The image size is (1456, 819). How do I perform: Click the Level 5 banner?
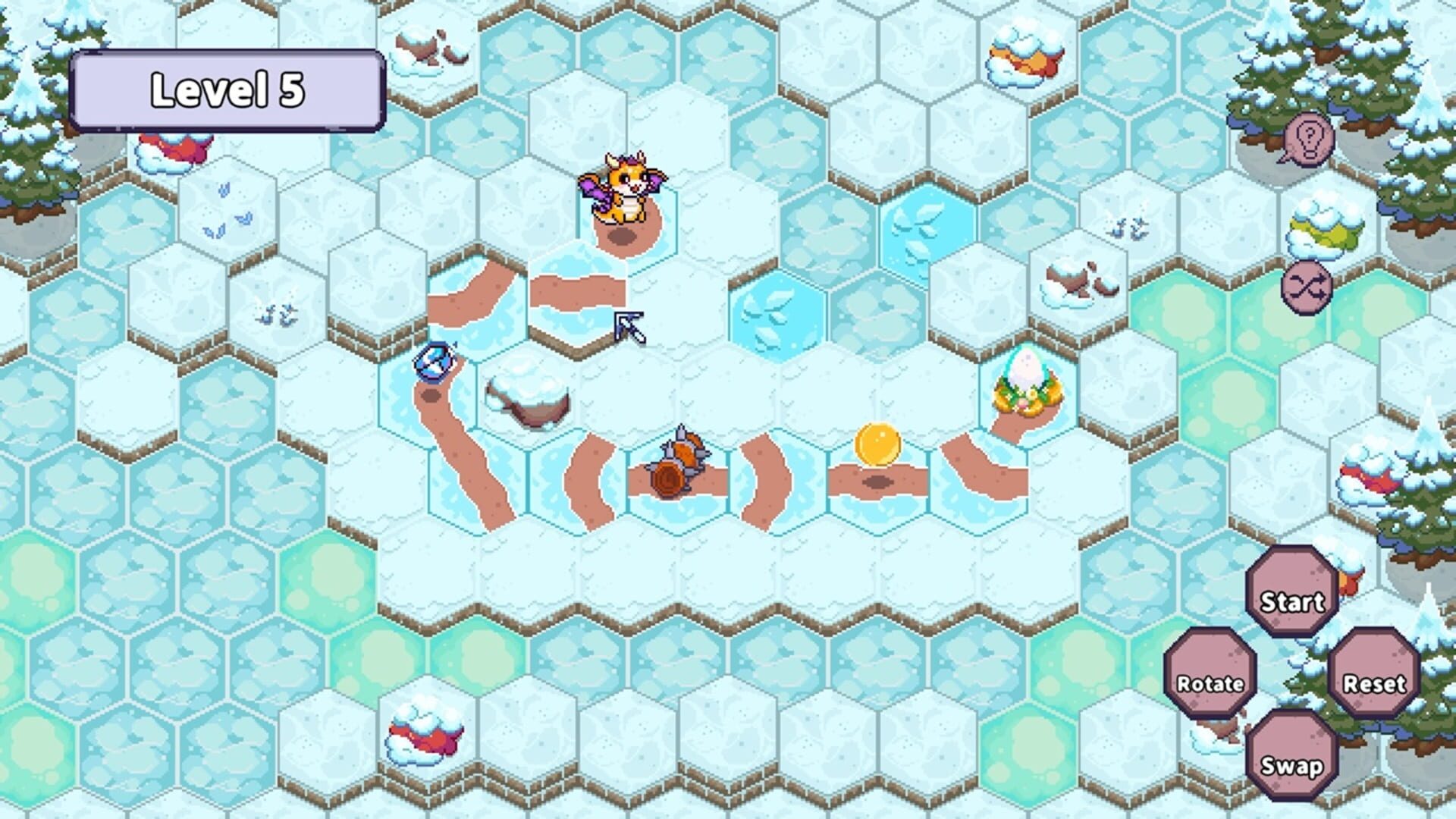(x=227, y=87)
